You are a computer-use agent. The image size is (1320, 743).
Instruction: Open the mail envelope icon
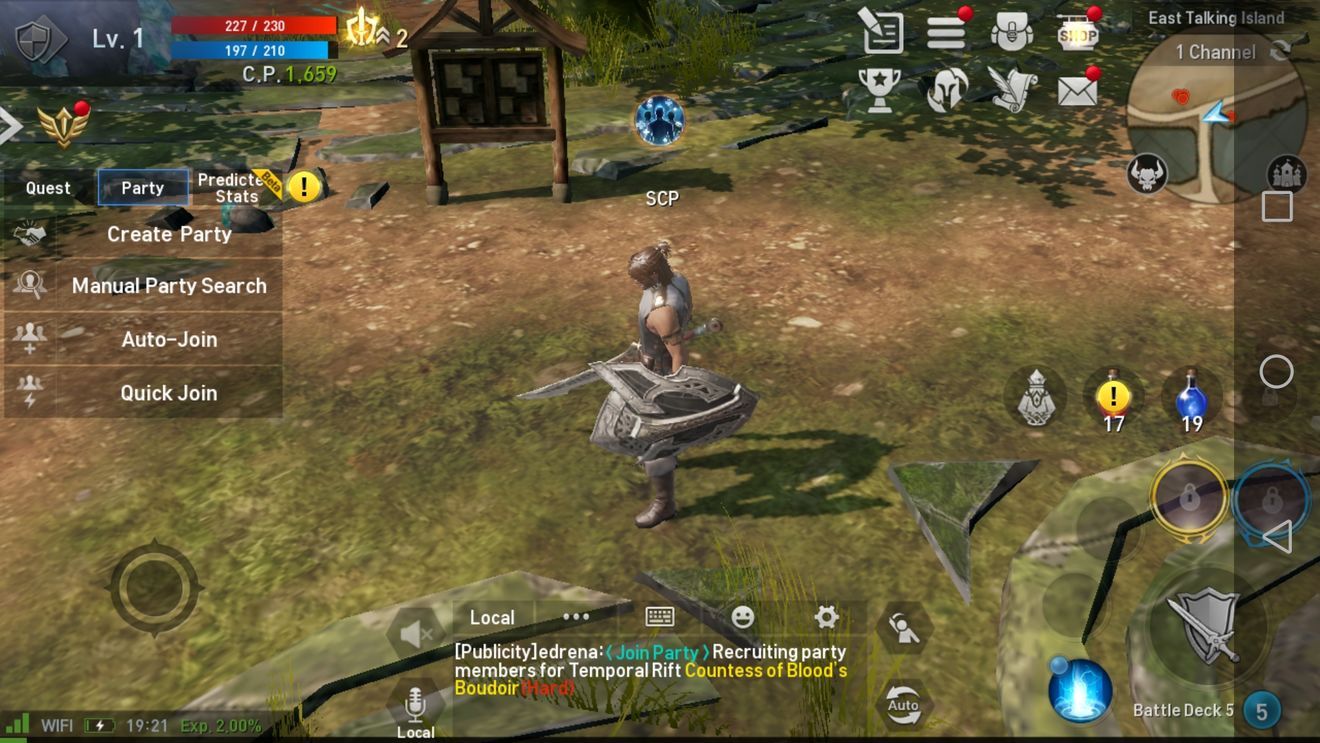click(1078, 91)
